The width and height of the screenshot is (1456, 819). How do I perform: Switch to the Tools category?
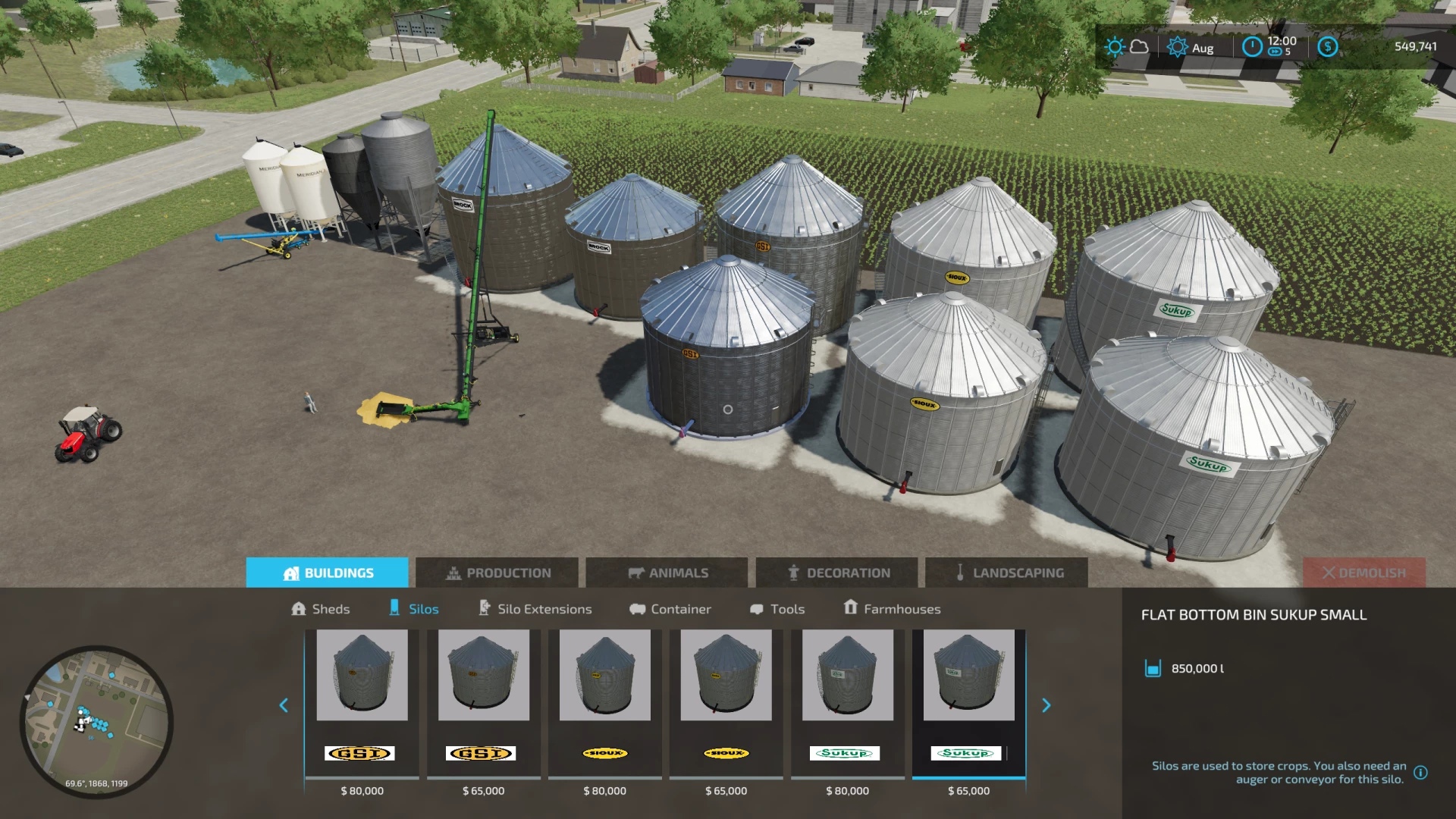pyautogui.click(x=777, y=609)
